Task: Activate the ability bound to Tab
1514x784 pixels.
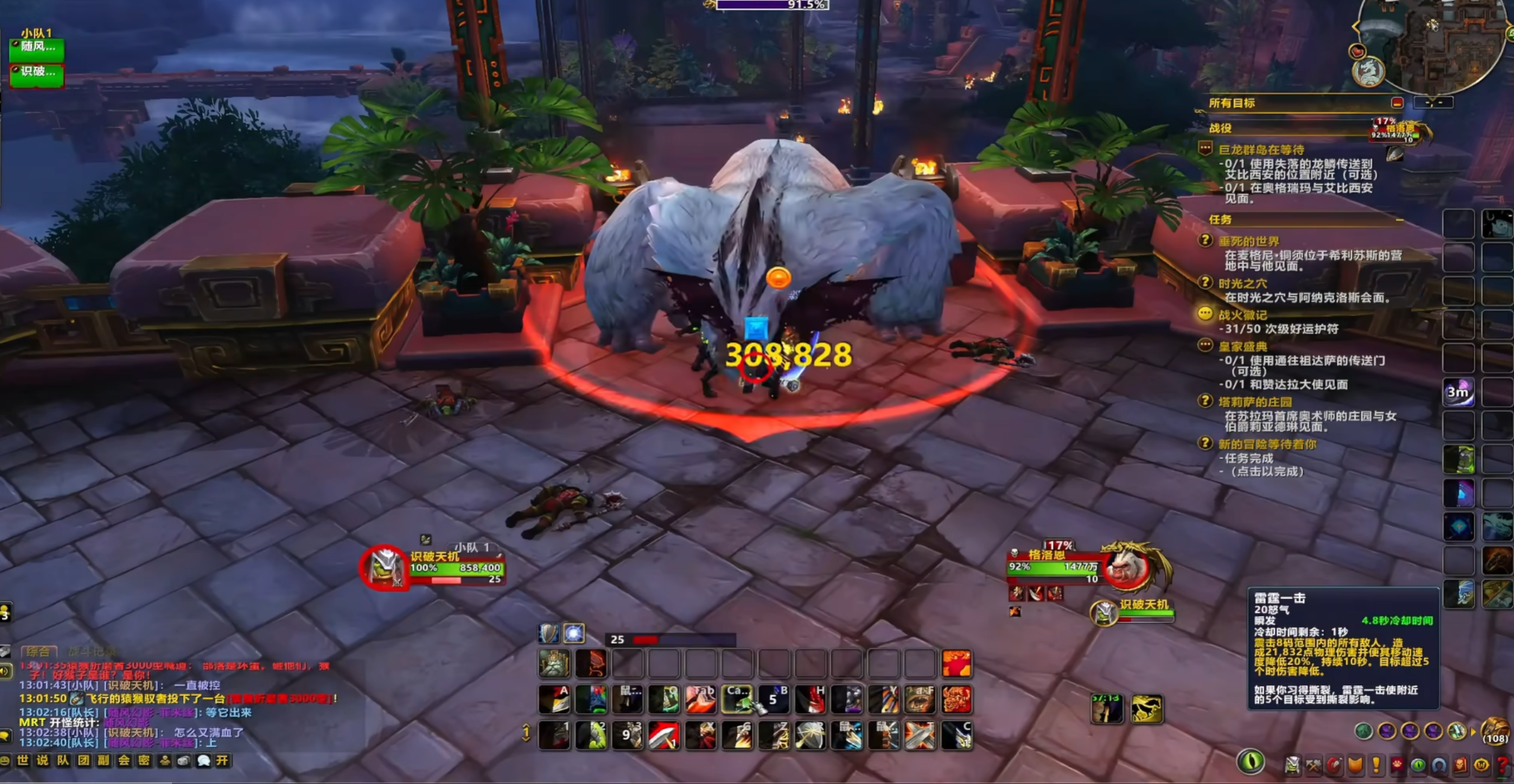Action: coord(701,700)
